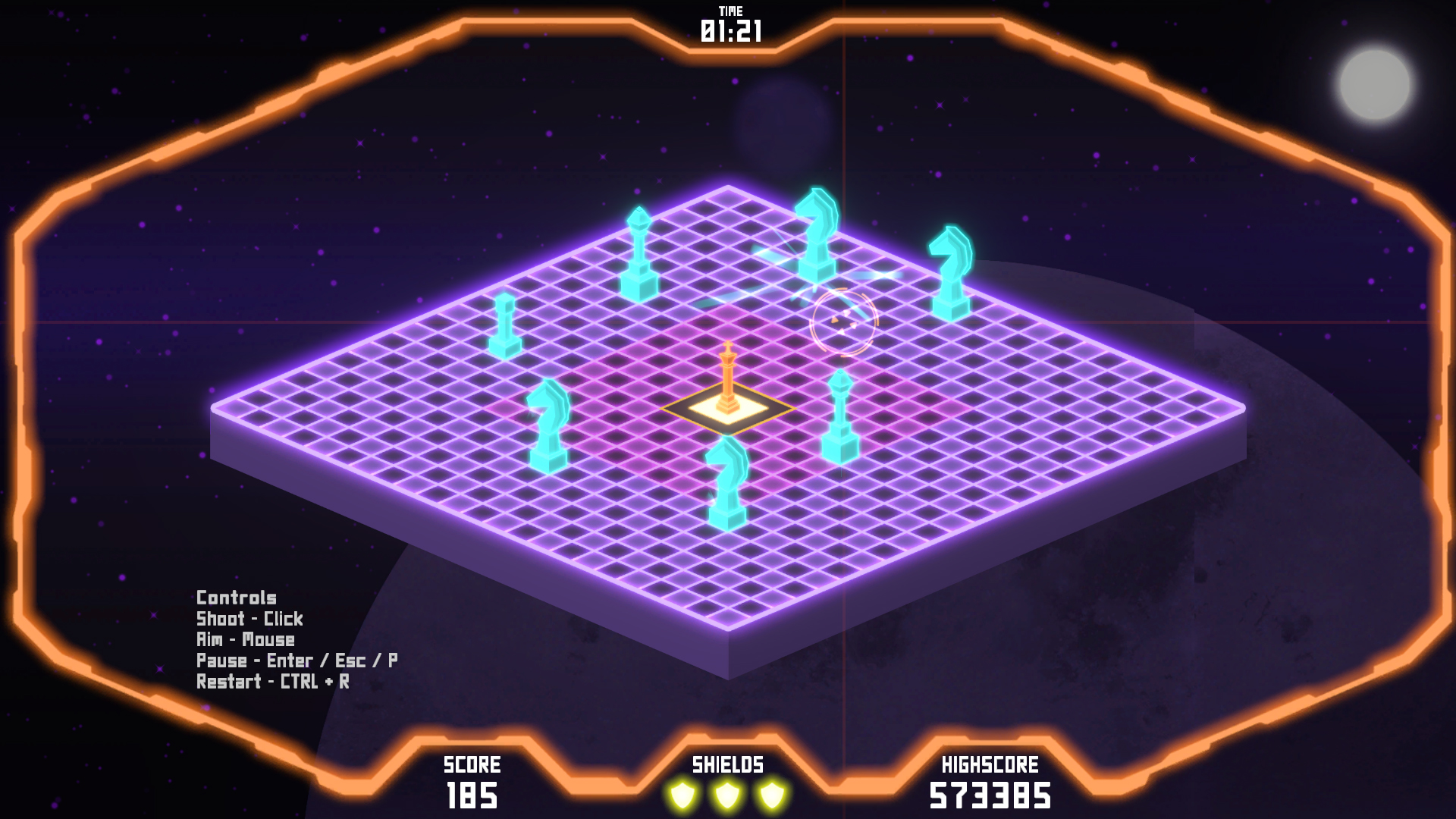Click the SCORE value 185
The image size is (1456, 819).
[474, 796]
